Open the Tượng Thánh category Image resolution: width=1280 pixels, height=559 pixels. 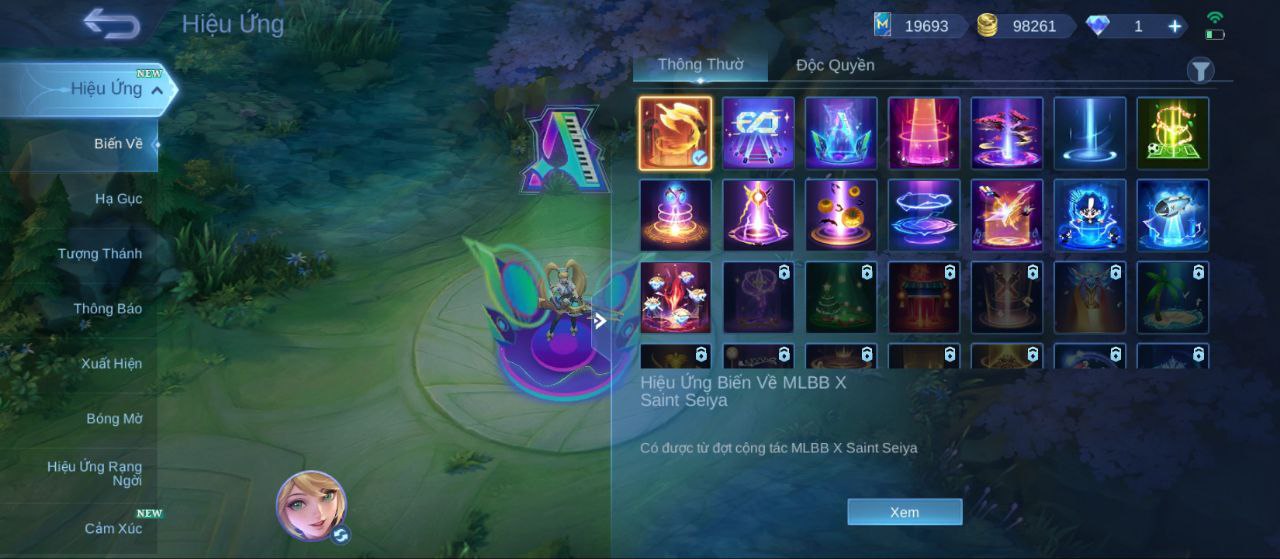click(99, 254)
